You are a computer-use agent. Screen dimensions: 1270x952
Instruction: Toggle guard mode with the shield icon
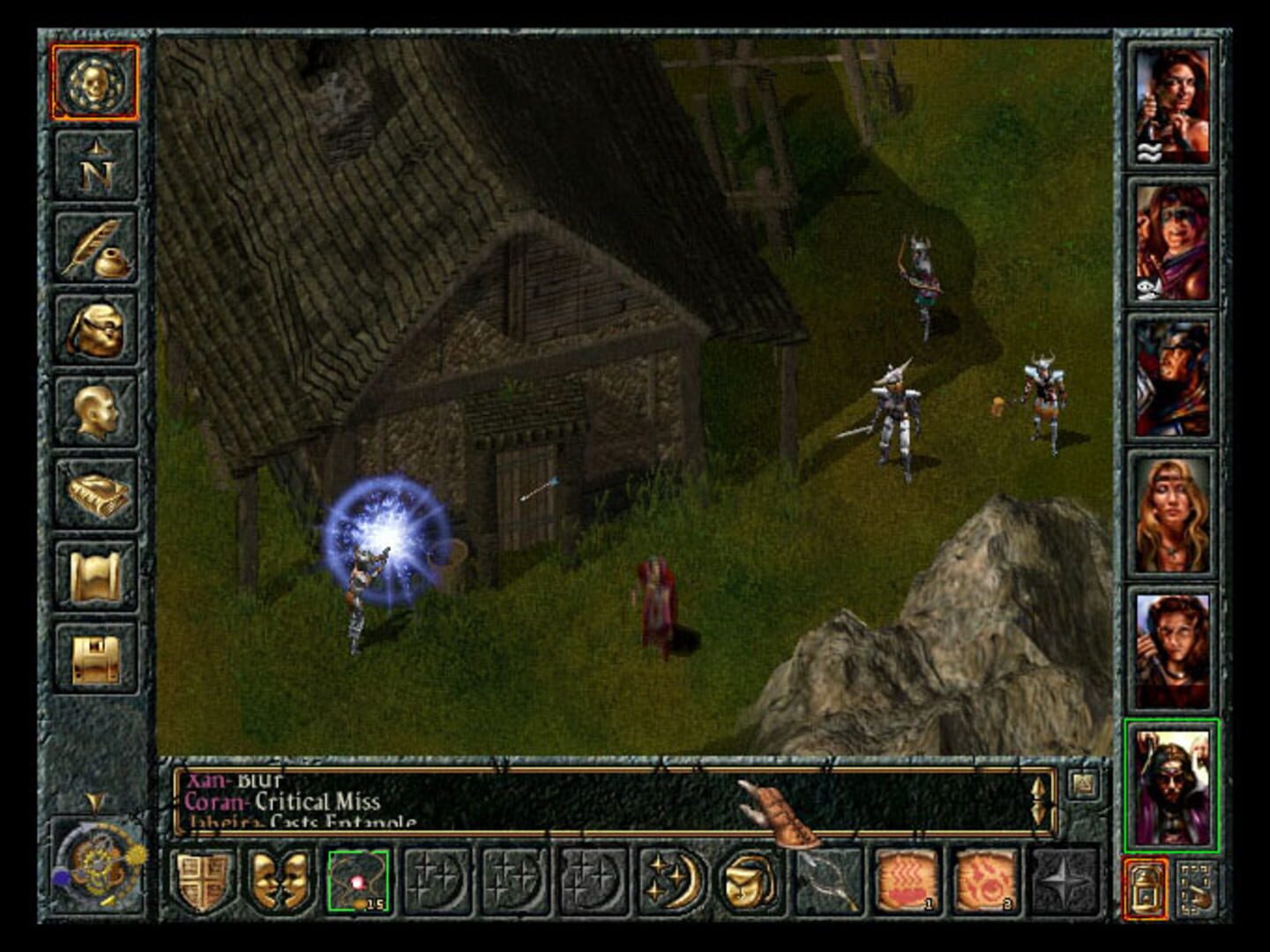click(201, 883)
